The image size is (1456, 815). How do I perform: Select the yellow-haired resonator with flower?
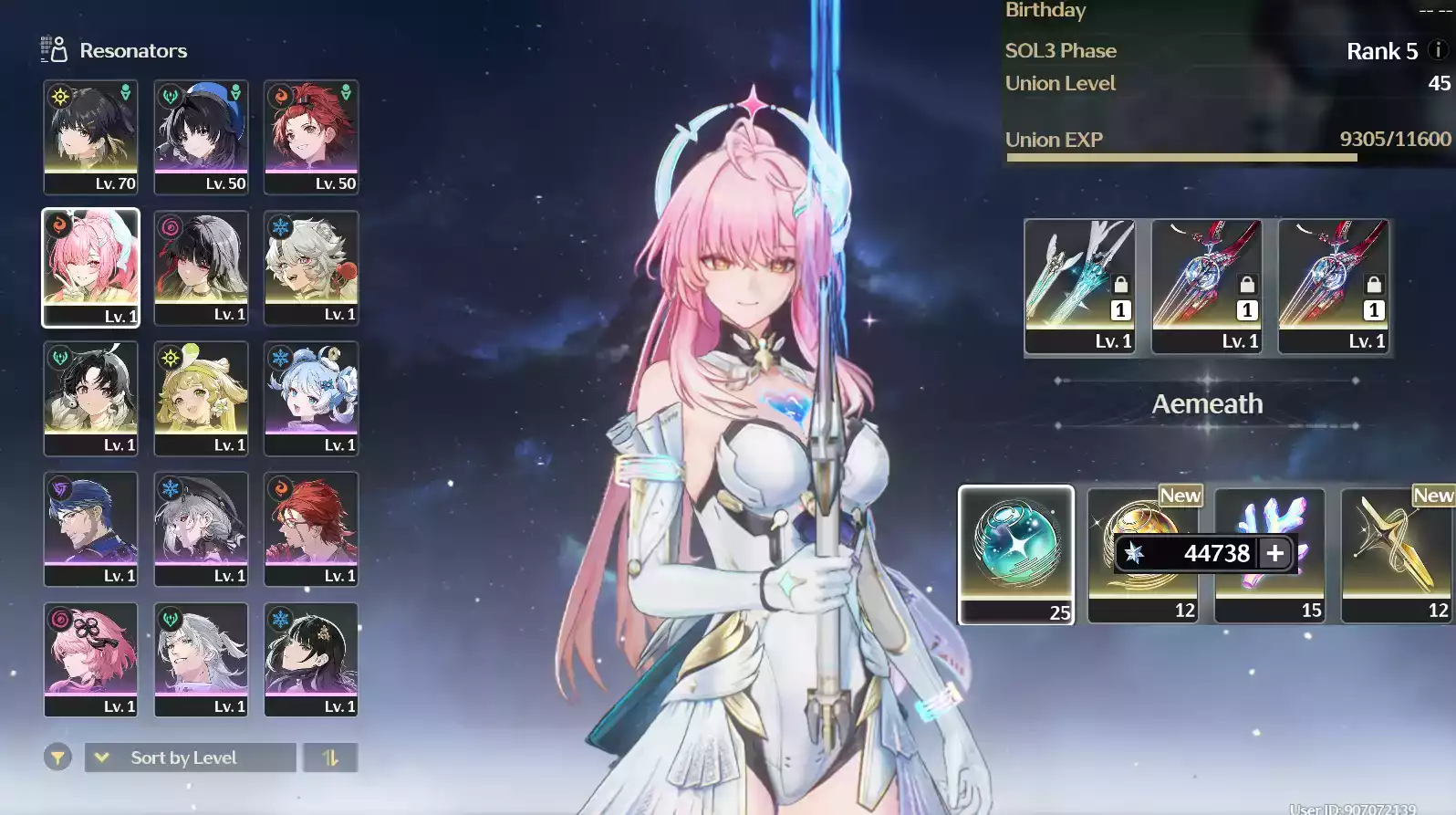tap(201, 398)
